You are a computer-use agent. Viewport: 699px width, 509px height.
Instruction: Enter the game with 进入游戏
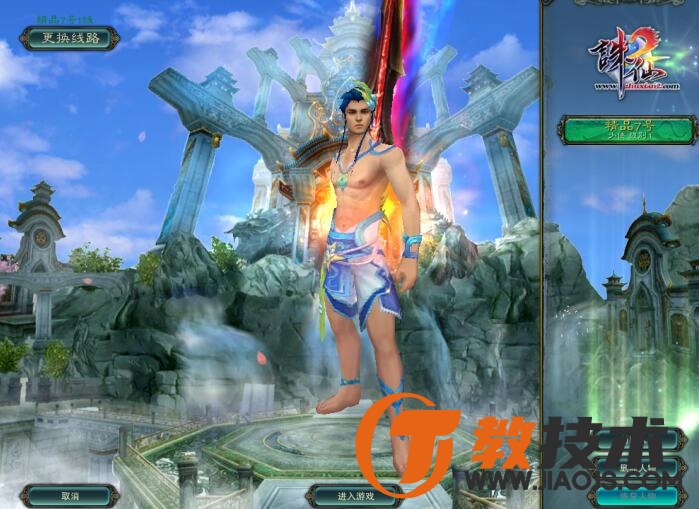(354, 495)
